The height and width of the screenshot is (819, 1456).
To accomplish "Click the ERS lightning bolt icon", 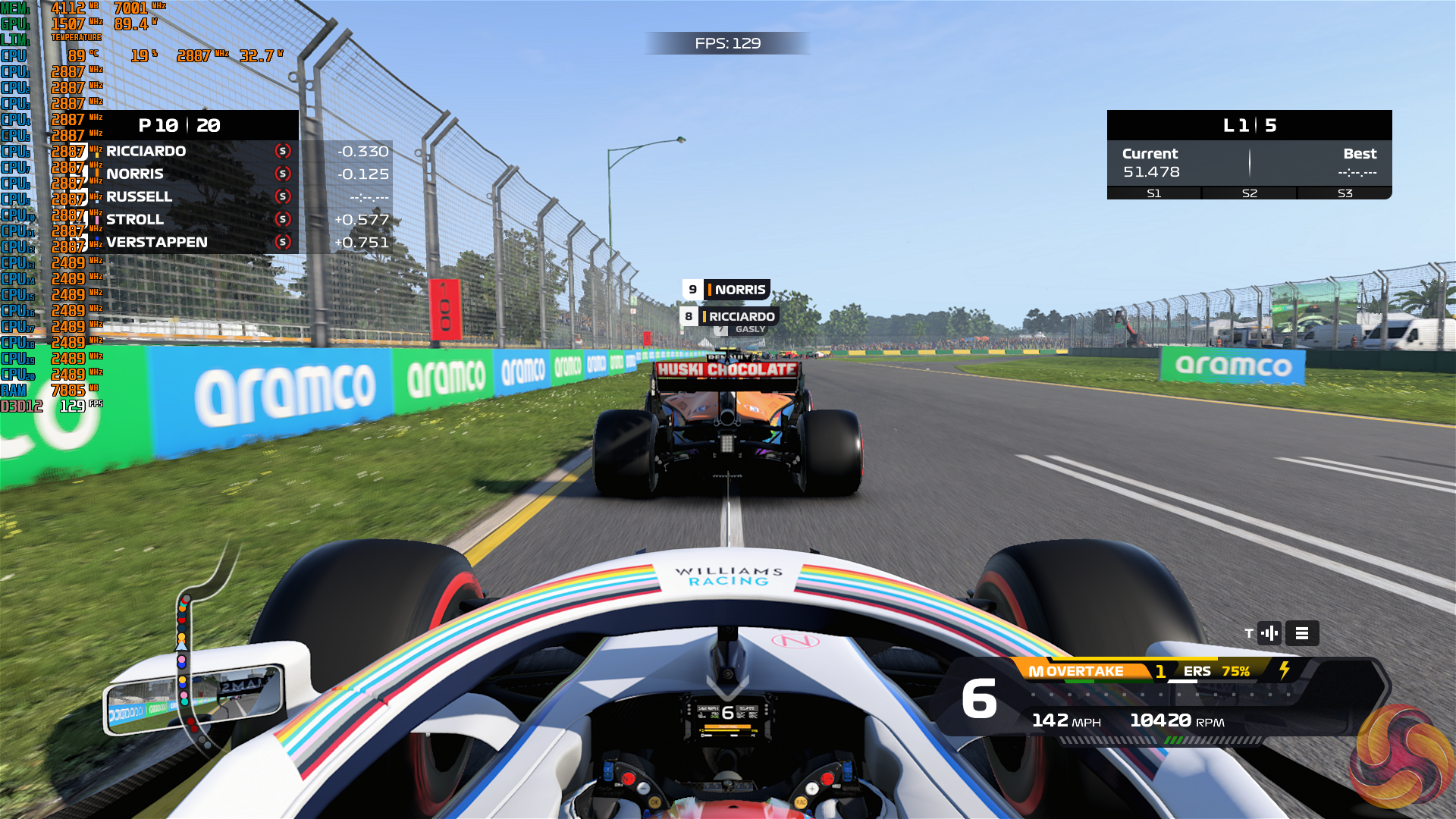I will [x=1285, y=670].
